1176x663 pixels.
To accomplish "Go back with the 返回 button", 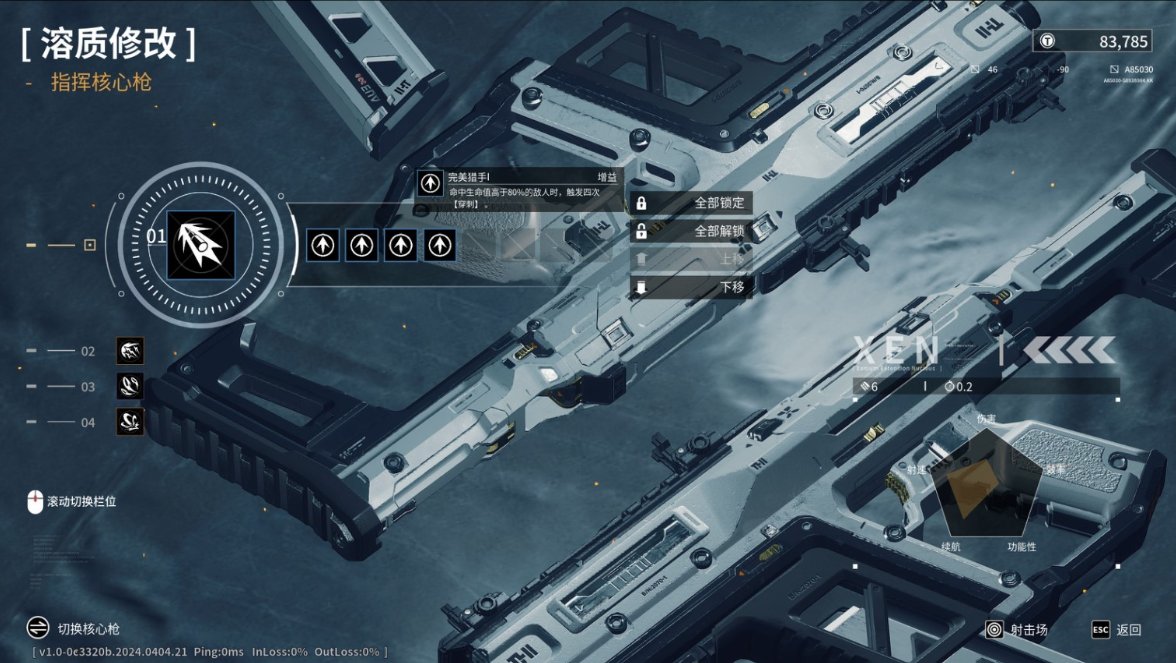I will [1117, 630].
